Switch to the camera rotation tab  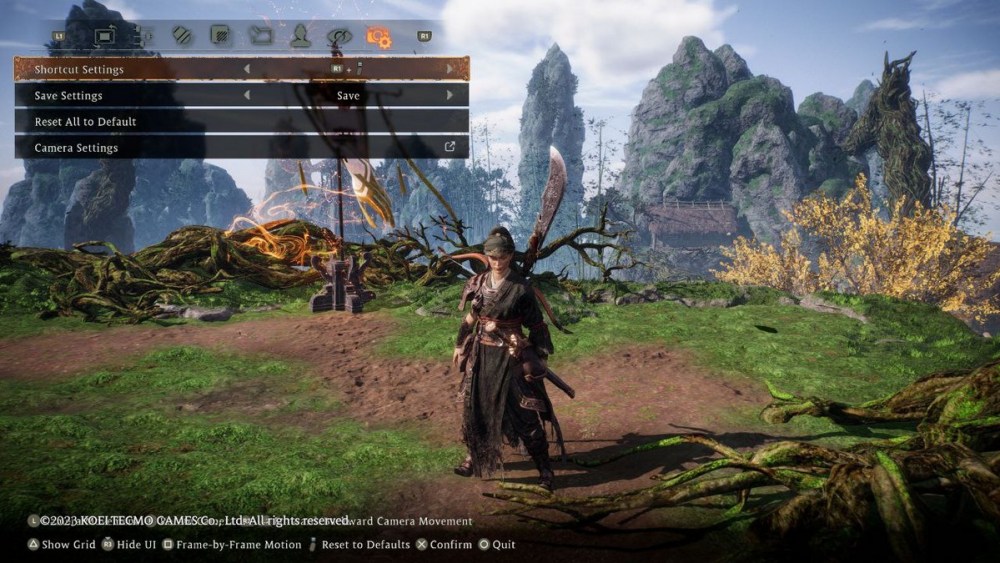point(105,37)
